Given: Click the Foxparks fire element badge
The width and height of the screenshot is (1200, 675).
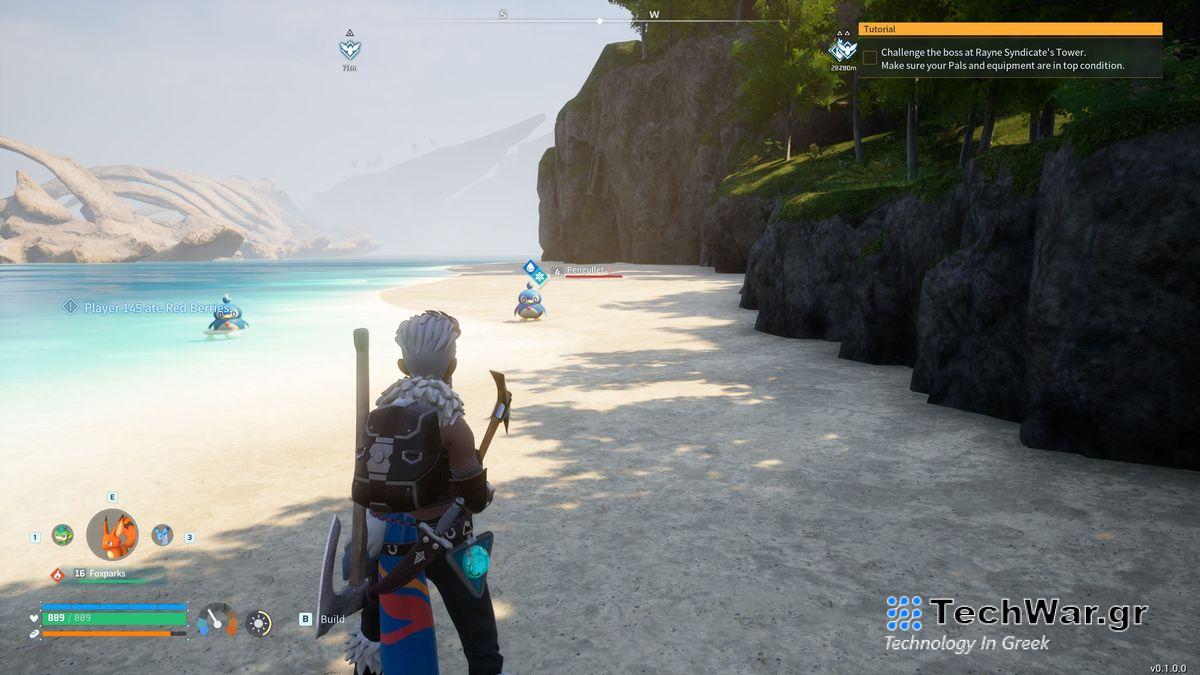Looking at the screenshot, I should (57, 574).
